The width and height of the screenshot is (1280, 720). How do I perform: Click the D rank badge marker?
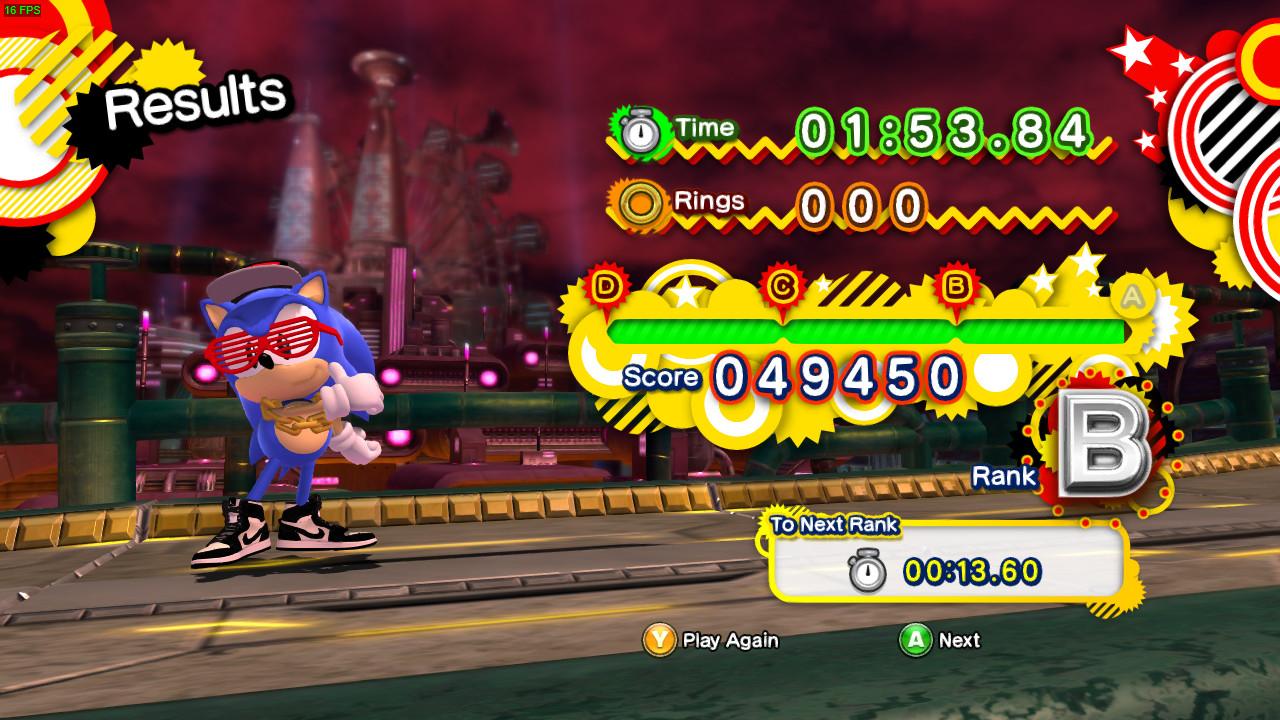[x=604, y=284]
